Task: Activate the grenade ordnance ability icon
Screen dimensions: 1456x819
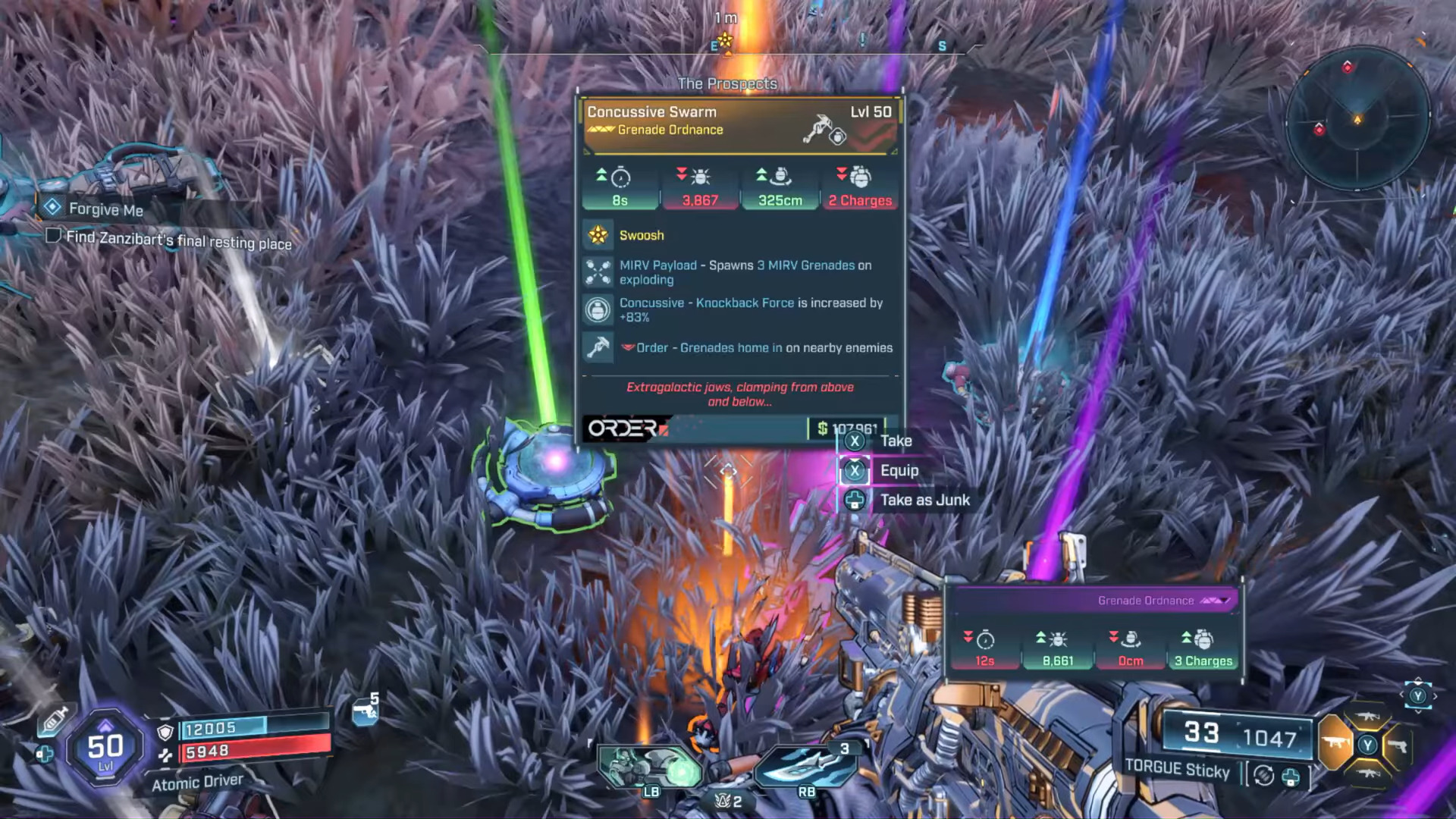Action: tap(651, 767)
